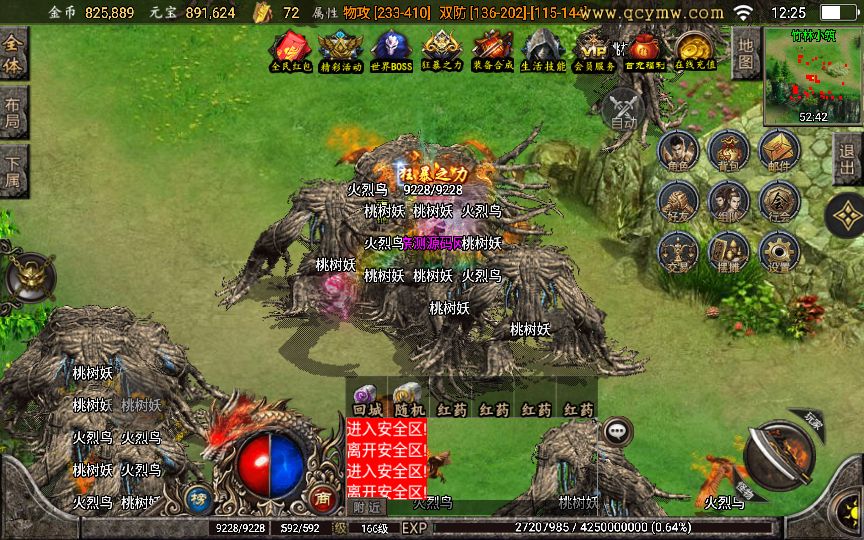Tap the sword attack button

tap(782, 457)
